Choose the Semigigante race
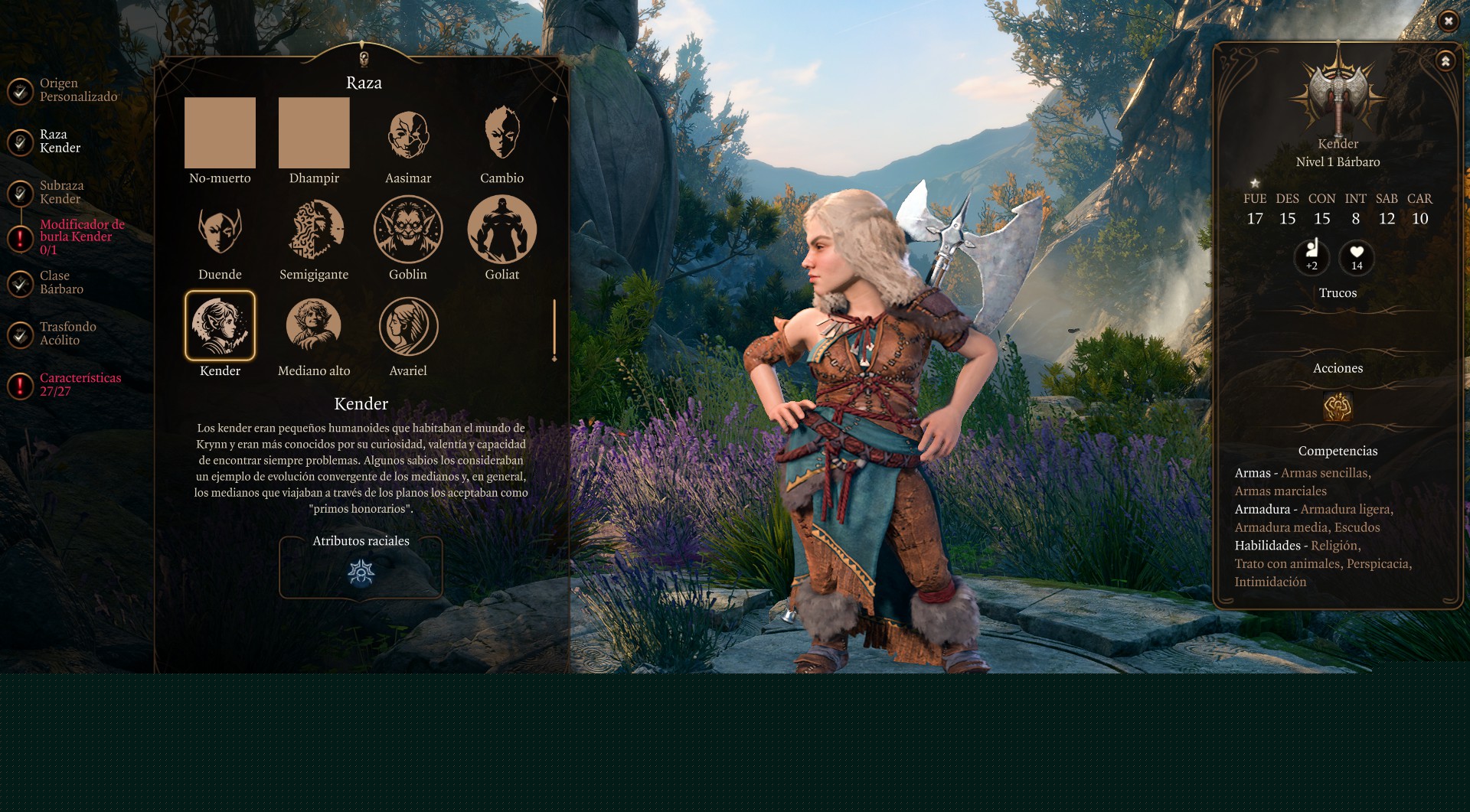The image size is (1470, 812). click(315, 230)
